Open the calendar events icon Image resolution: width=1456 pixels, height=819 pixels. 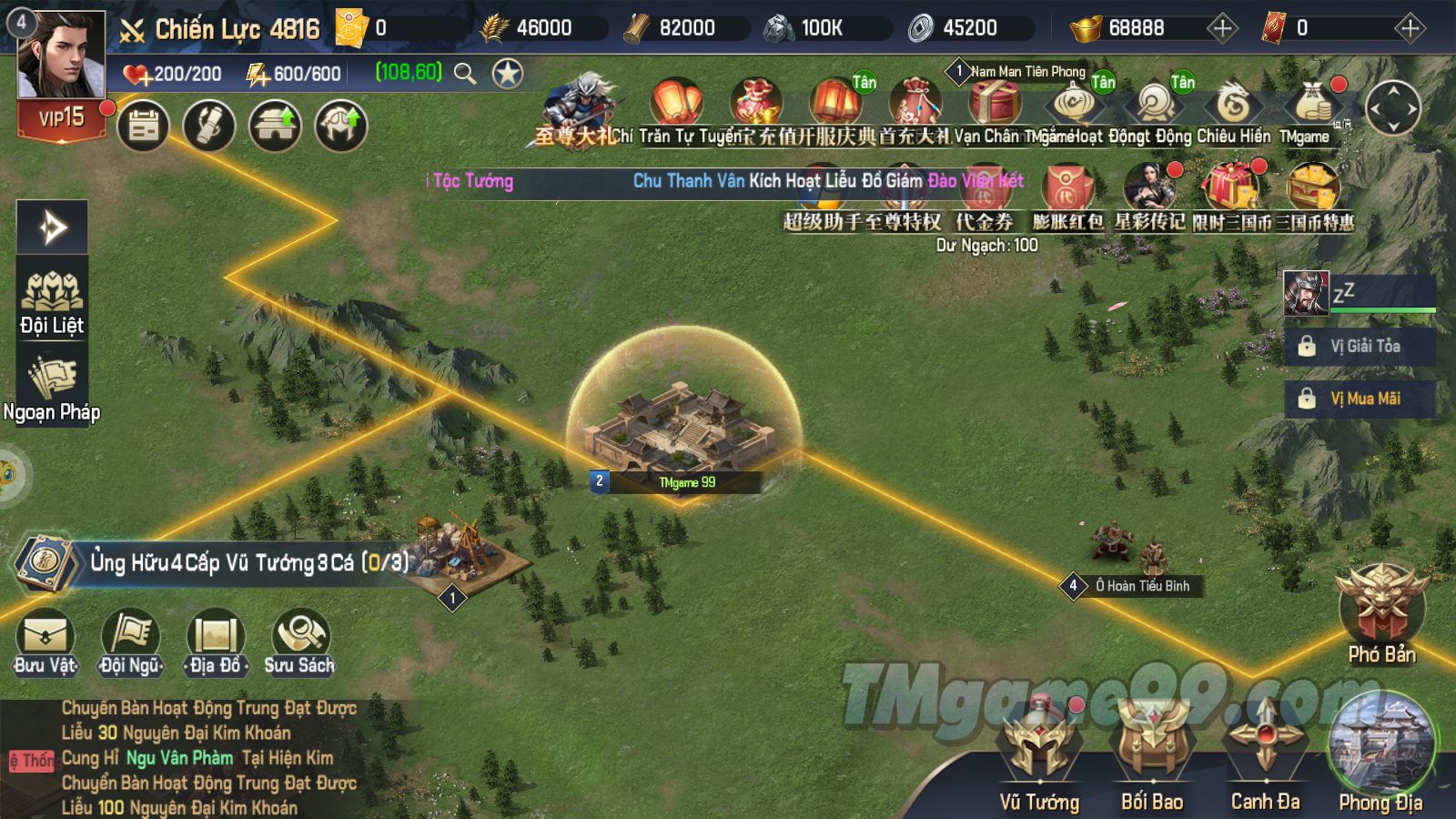[144, 126]
